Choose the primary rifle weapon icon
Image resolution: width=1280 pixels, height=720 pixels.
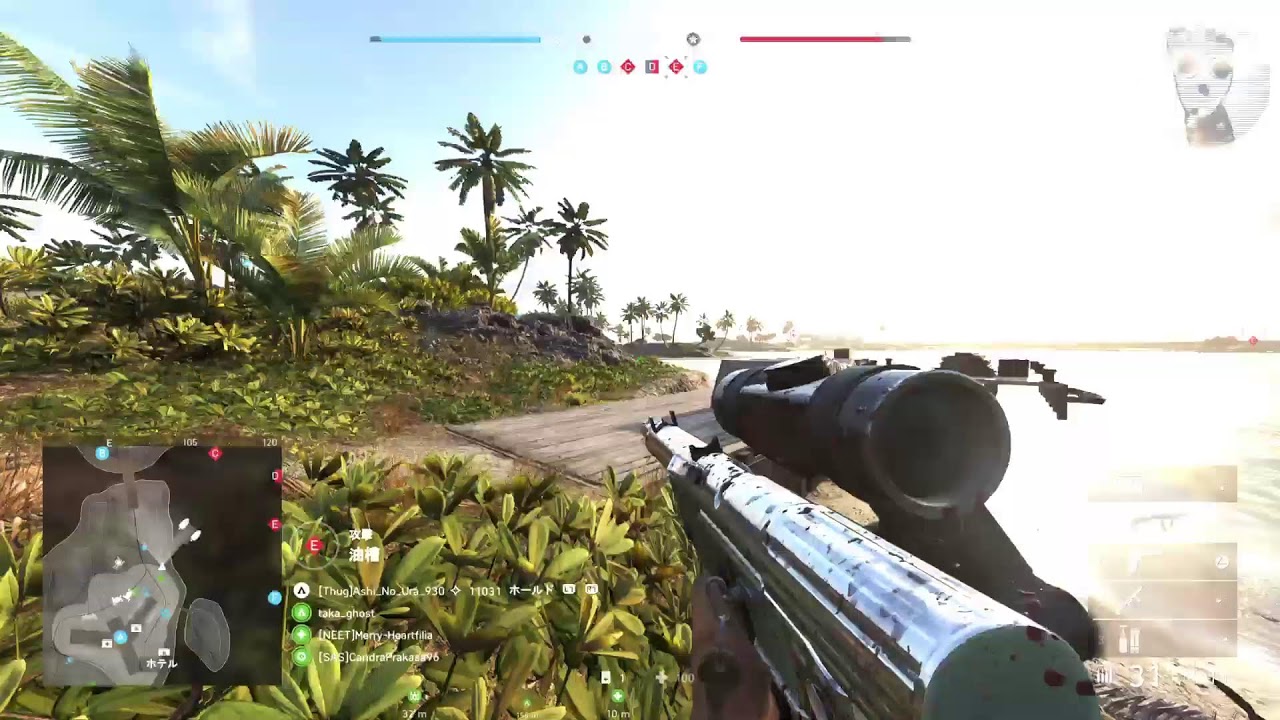click(x=1162, y=520)
